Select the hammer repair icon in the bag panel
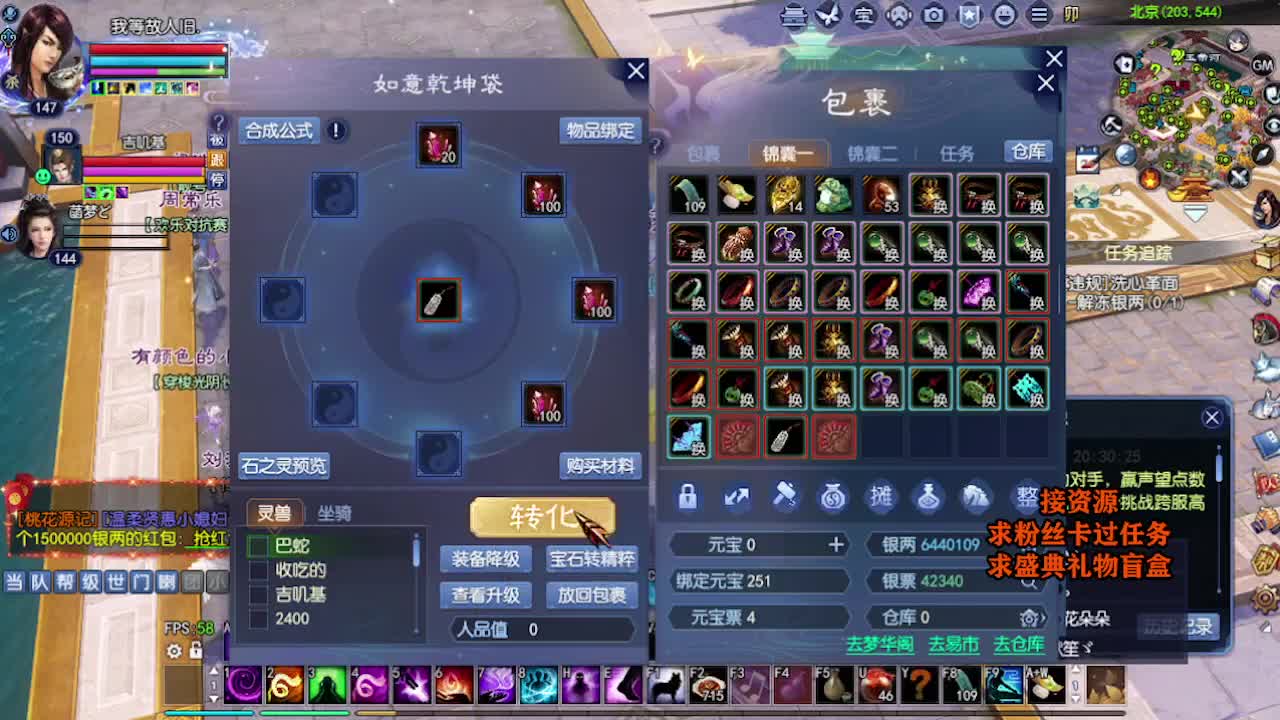 (x=786, y=497)
